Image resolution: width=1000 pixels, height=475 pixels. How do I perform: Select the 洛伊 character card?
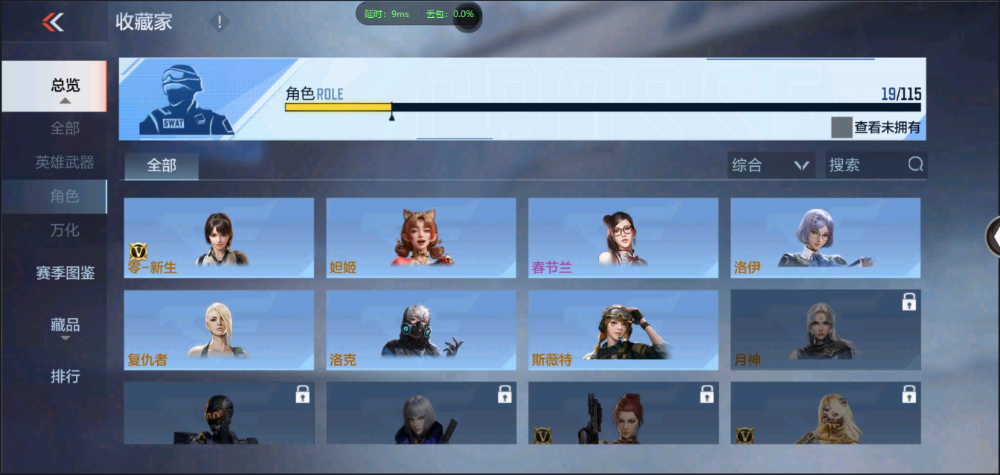point(825,238)
